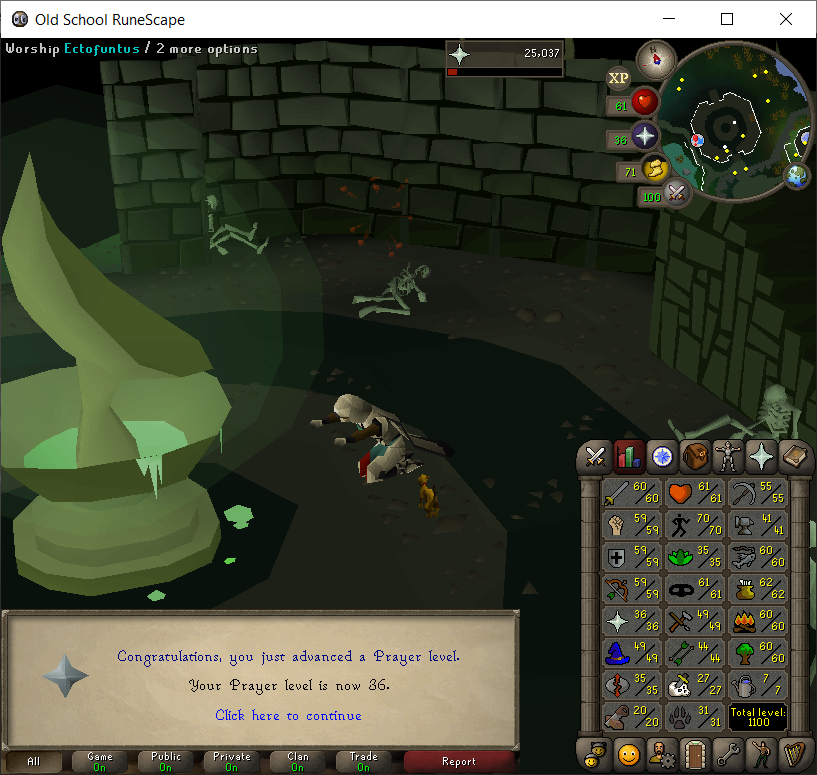Minimize the Old School RuneScape window
This screenshot has width=817, height=775.
(672, 19)
